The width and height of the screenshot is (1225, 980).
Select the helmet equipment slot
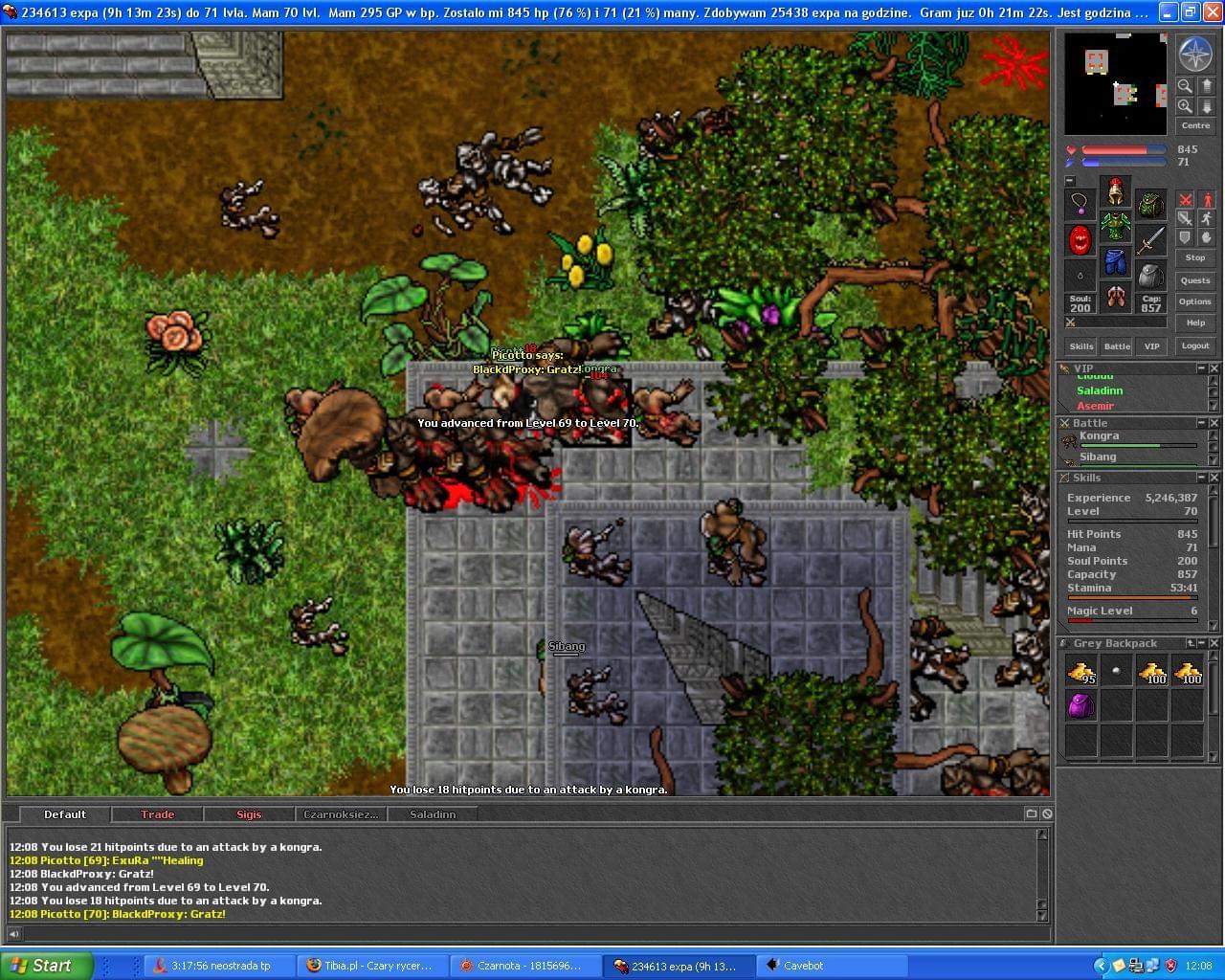[x=1115, y=192]
